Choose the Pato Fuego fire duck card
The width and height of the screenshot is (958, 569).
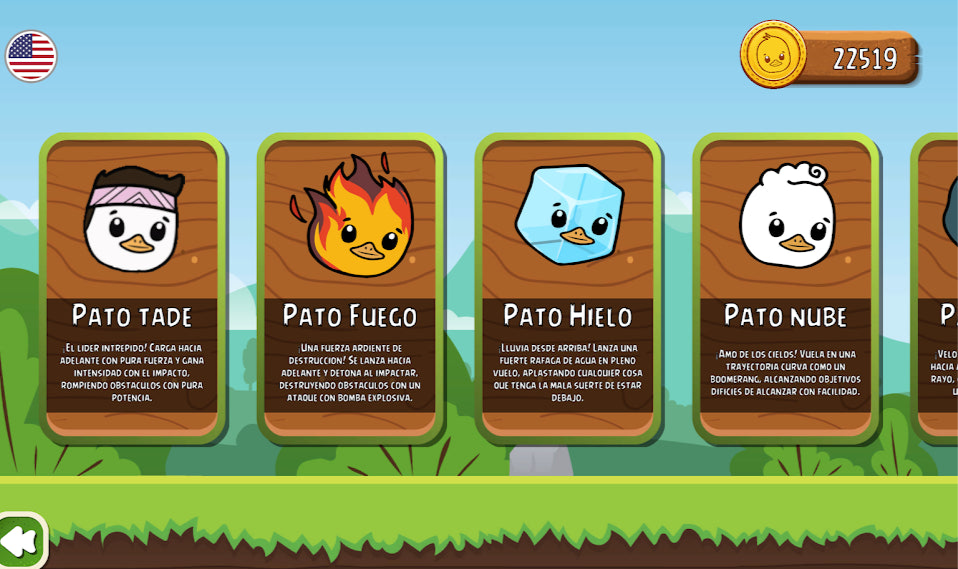coord(350,288)
